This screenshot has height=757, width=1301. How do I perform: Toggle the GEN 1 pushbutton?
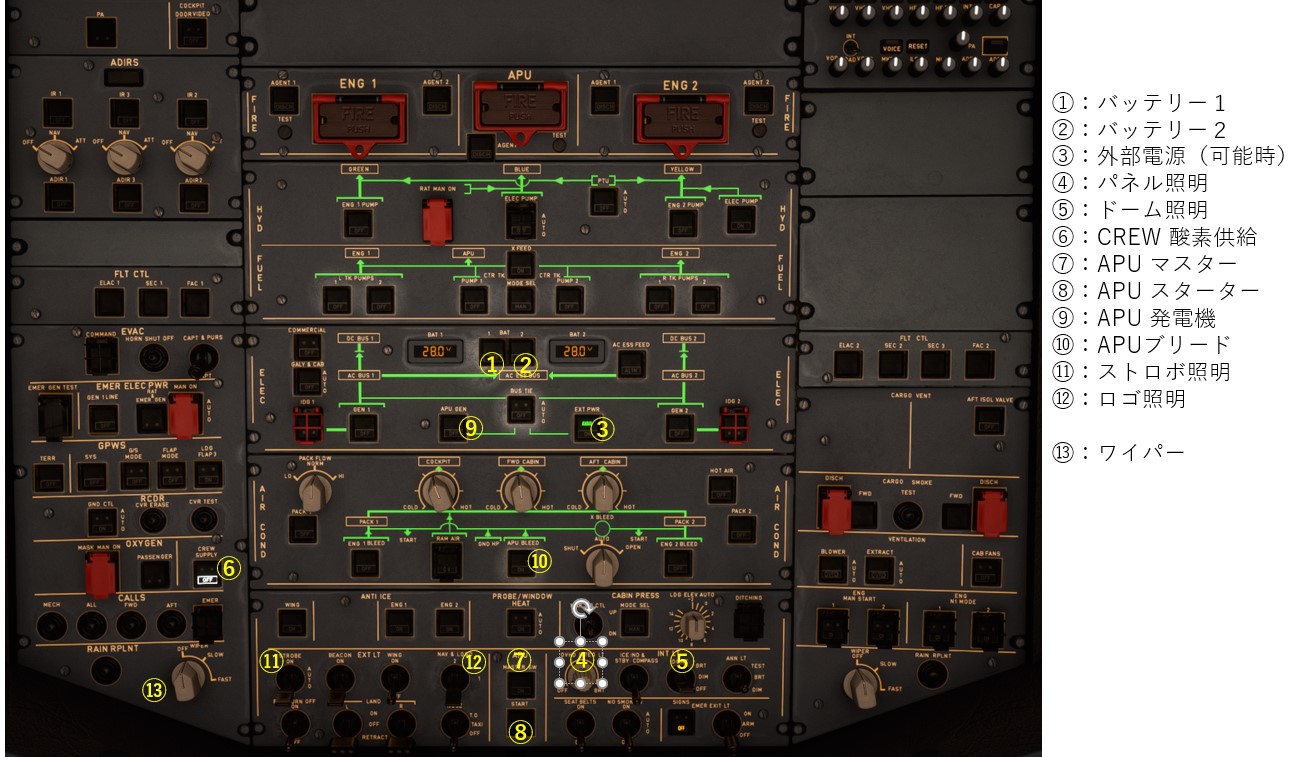click(360, 430)
